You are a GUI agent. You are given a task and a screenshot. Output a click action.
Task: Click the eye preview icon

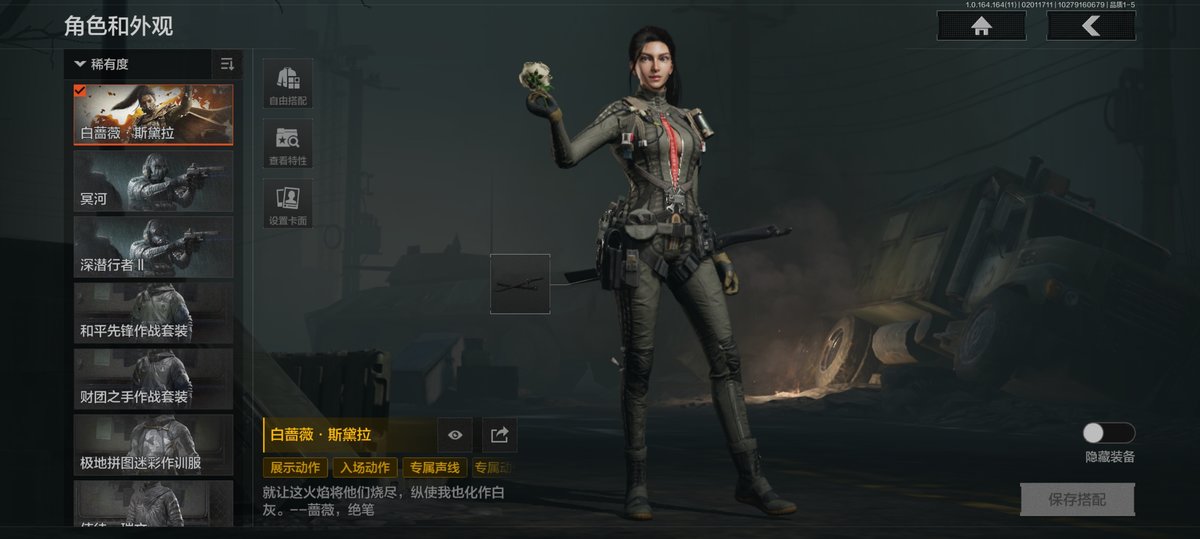pyautogui.click(x=455, y=435)
